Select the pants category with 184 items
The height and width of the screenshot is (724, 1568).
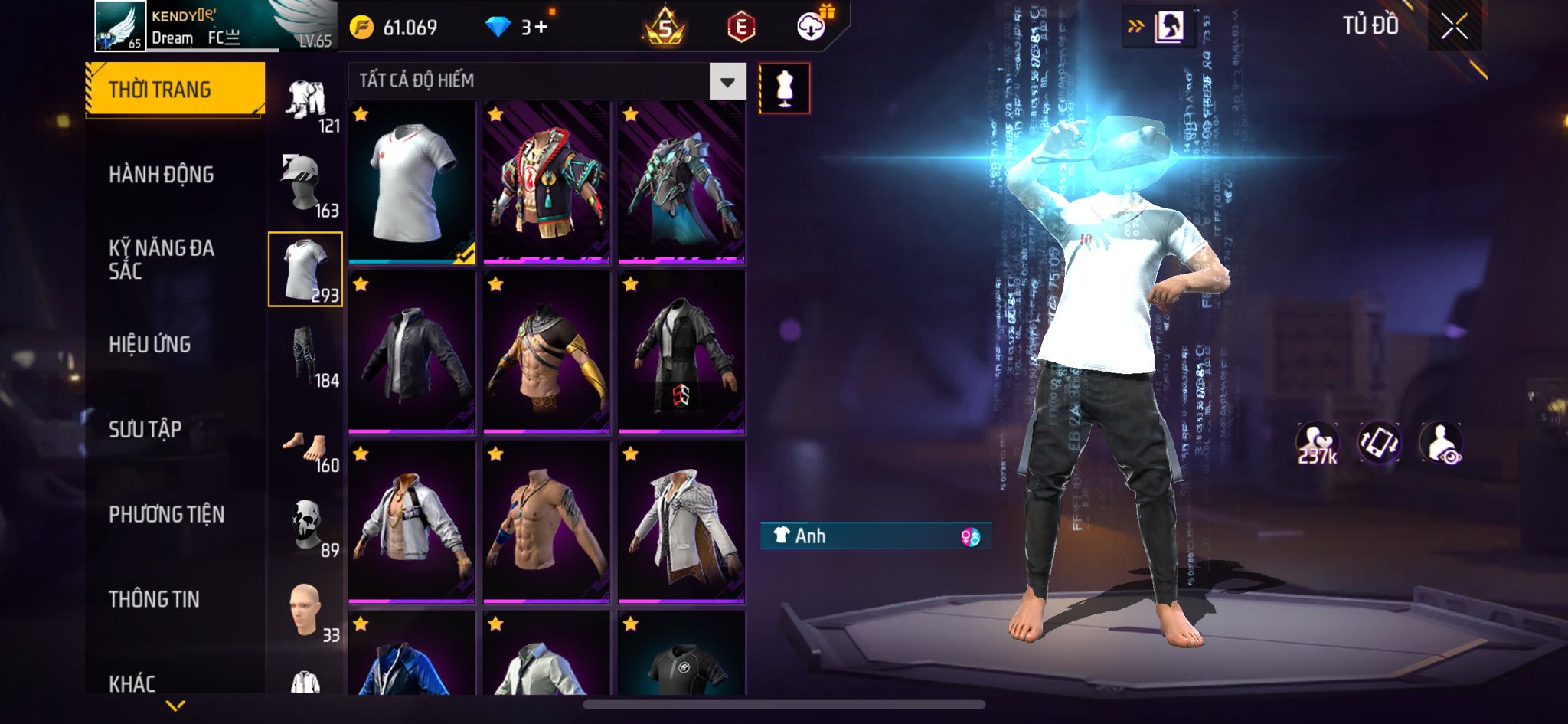coord(306,355)
